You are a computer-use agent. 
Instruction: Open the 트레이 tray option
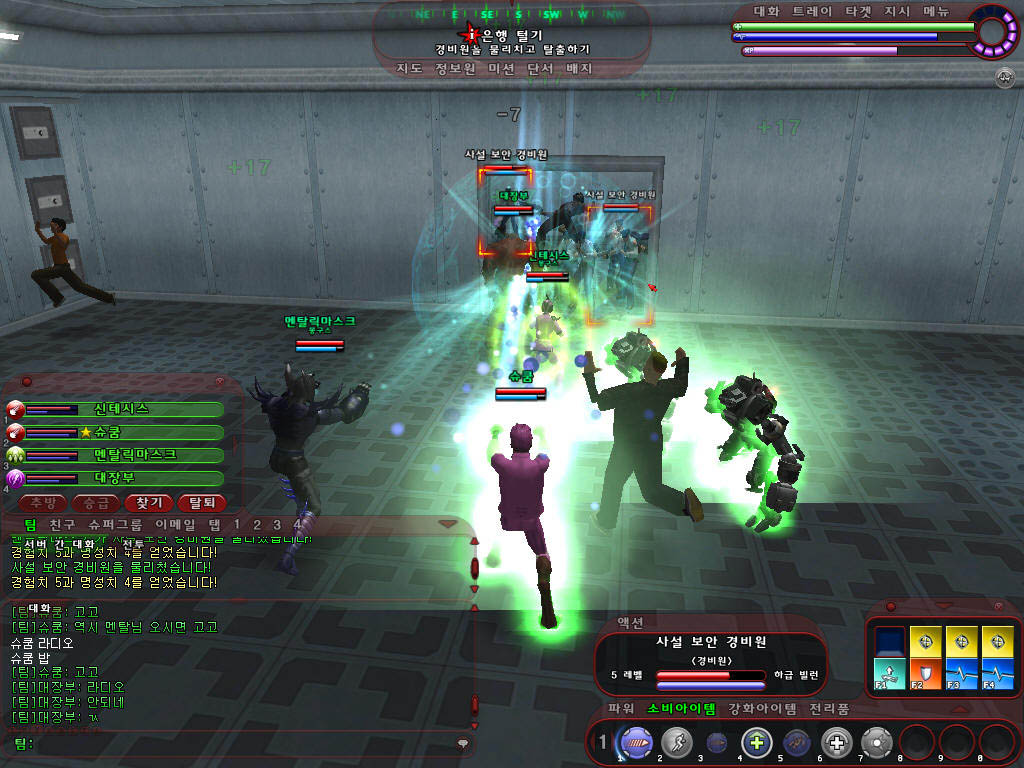(811, 12)
